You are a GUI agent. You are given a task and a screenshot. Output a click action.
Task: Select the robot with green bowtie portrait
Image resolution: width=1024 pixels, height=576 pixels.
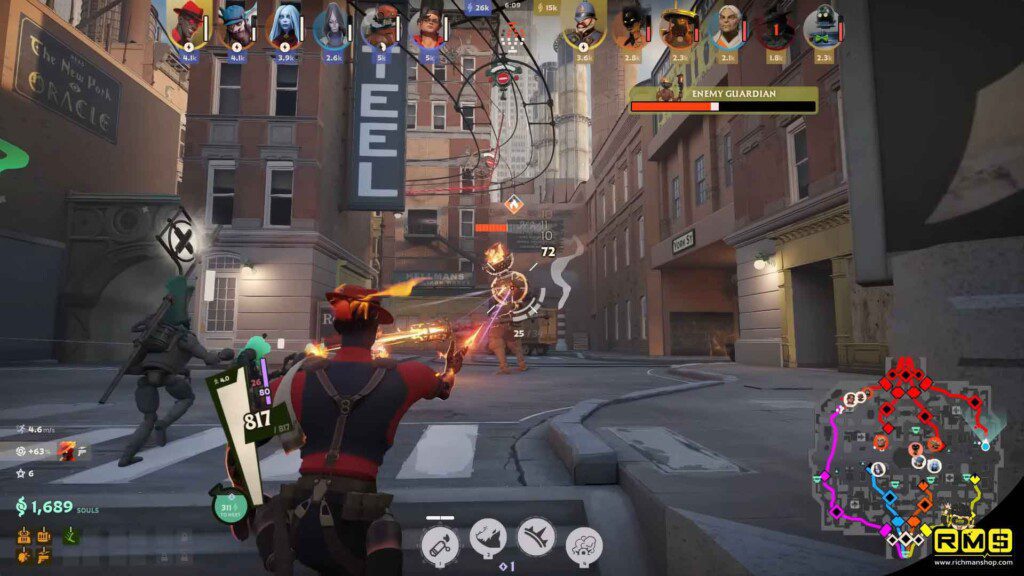tap(822, 26)
